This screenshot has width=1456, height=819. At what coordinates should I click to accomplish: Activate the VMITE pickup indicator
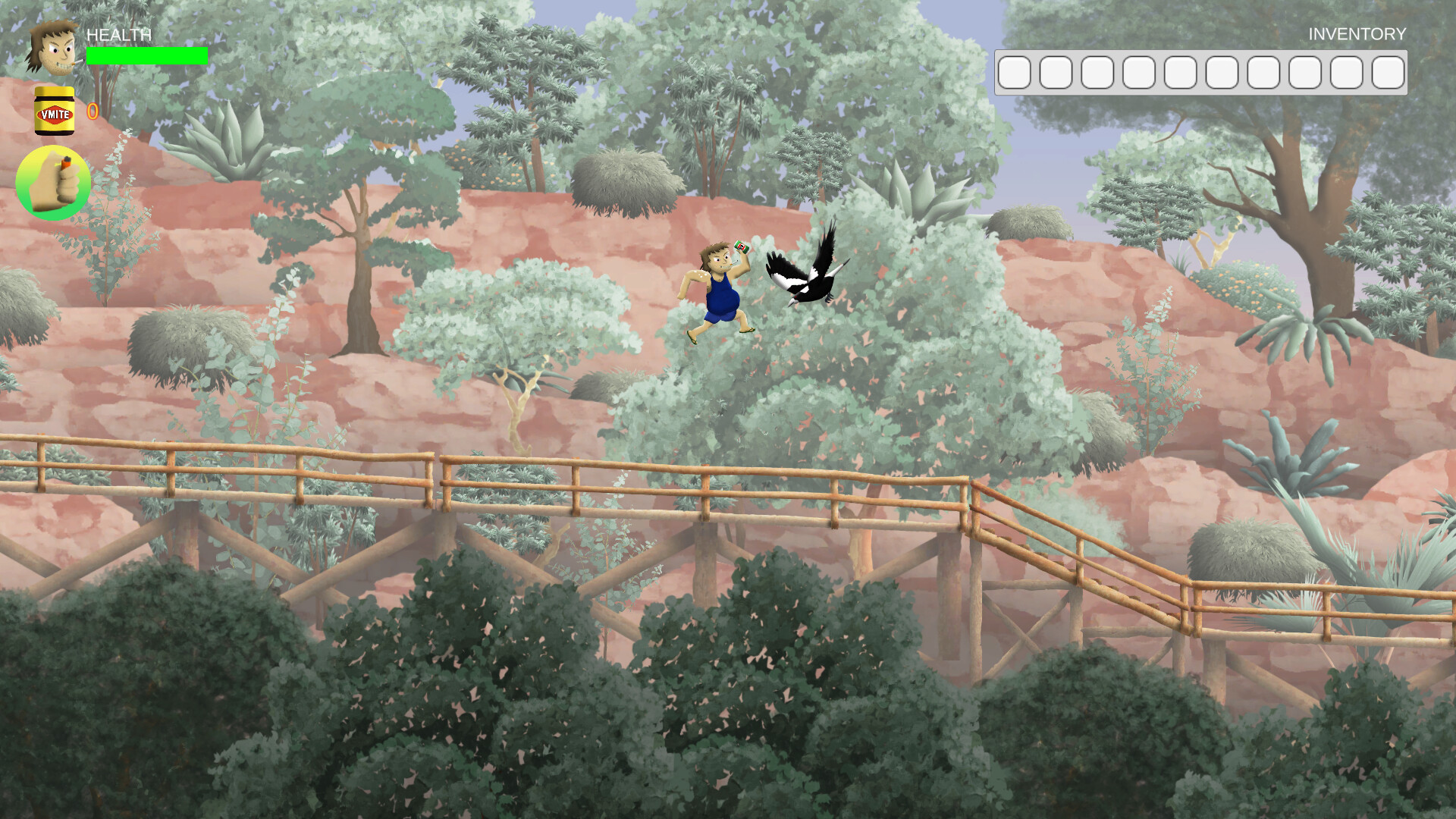[54, 112]
